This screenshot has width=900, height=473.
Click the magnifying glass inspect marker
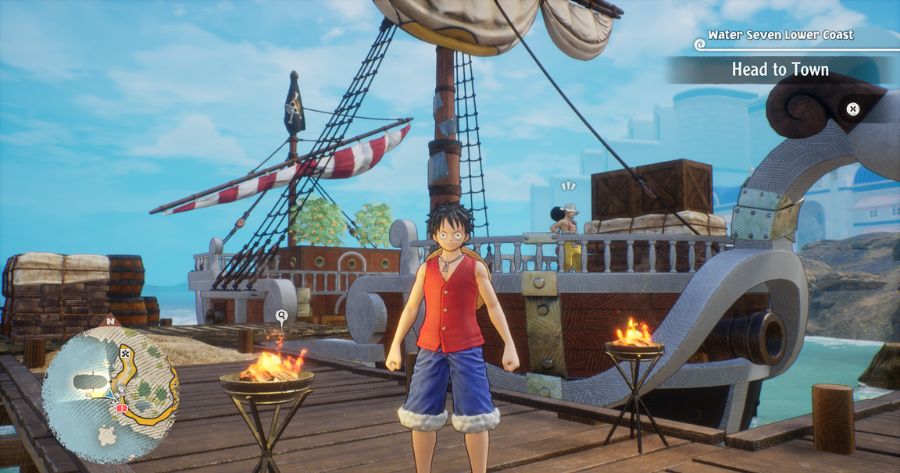click(x=281, y=314)
